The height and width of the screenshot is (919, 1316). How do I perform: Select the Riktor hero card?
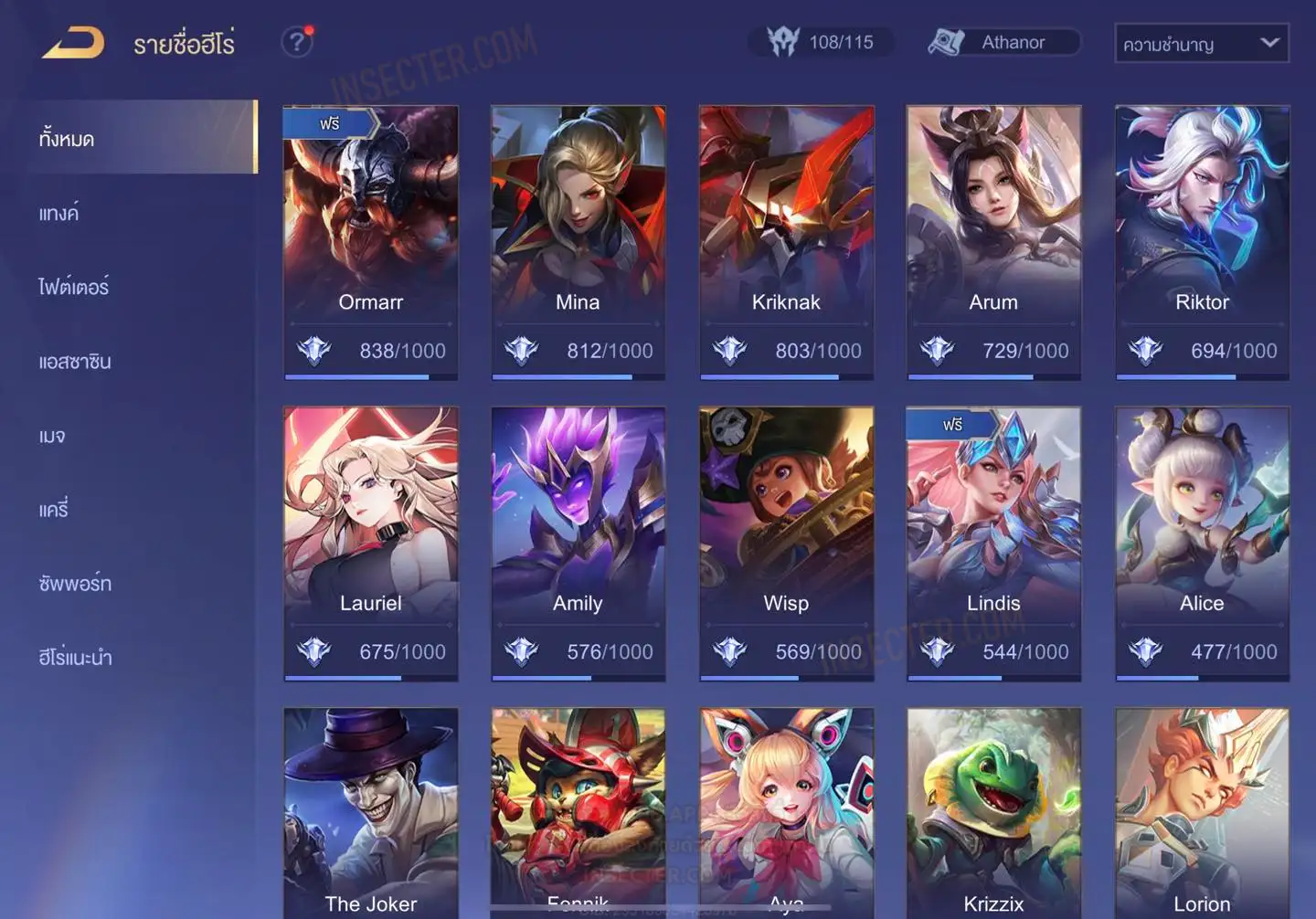tap(1202, 242)
